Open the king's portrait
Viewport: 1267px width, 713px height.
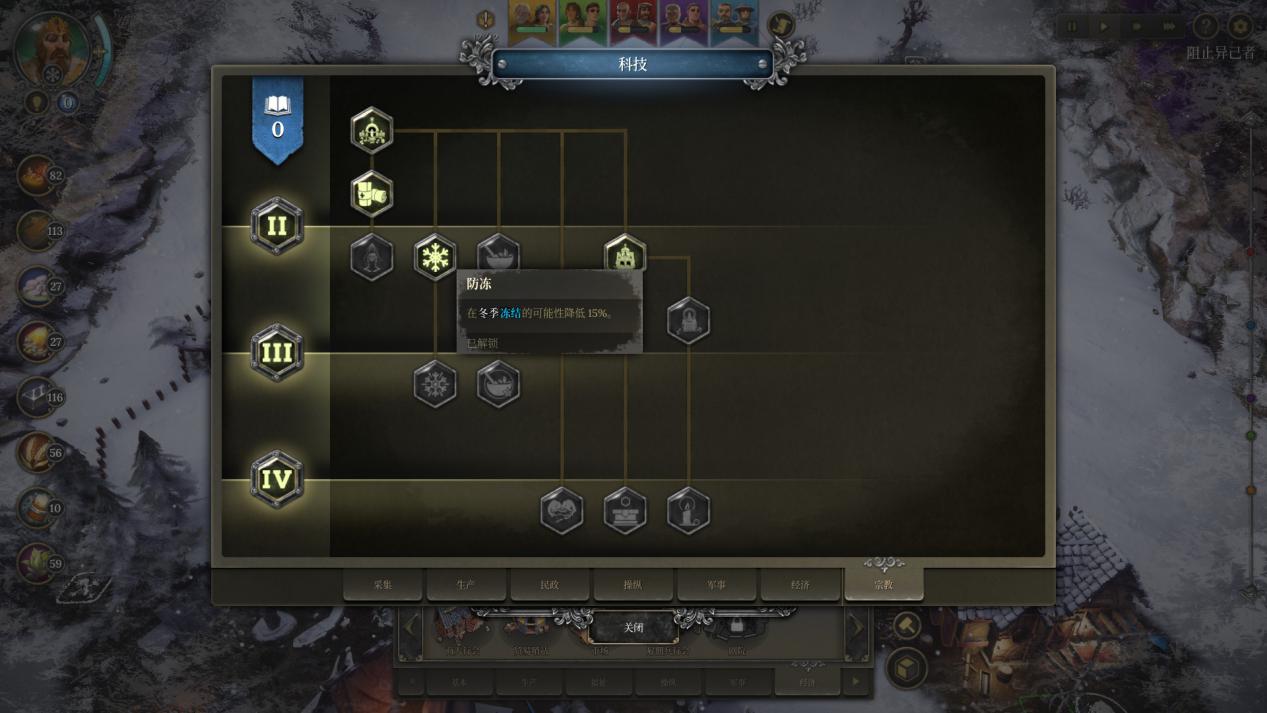coord(52,47)
